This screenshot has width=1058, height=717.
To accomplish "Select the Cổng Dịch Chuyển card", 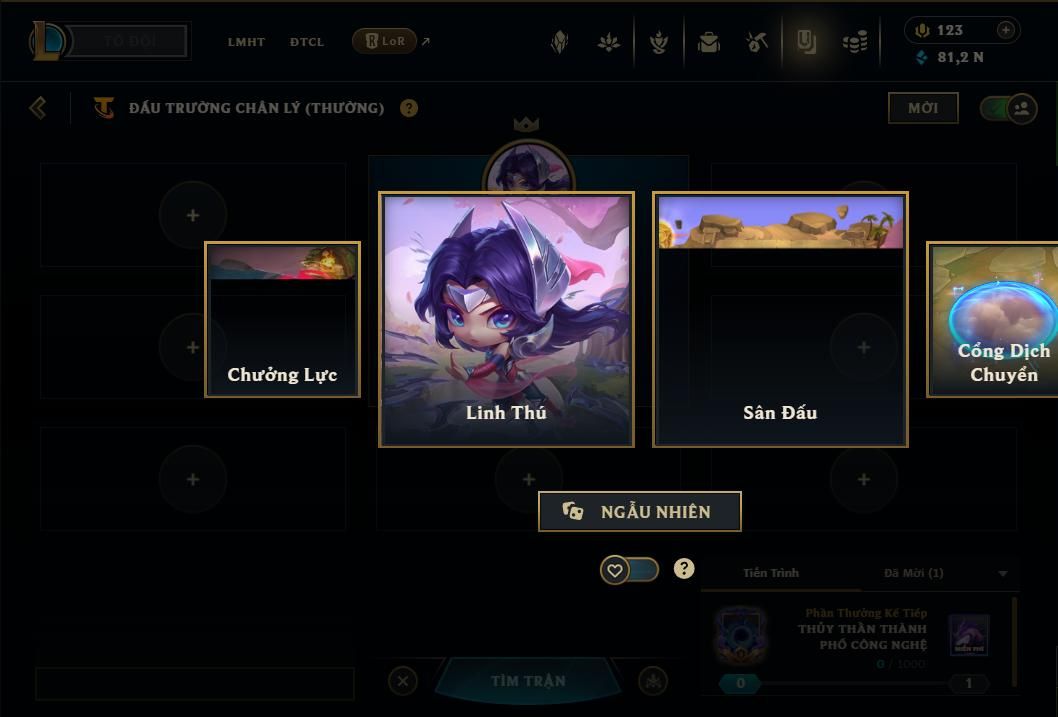I will coord(996,320).
